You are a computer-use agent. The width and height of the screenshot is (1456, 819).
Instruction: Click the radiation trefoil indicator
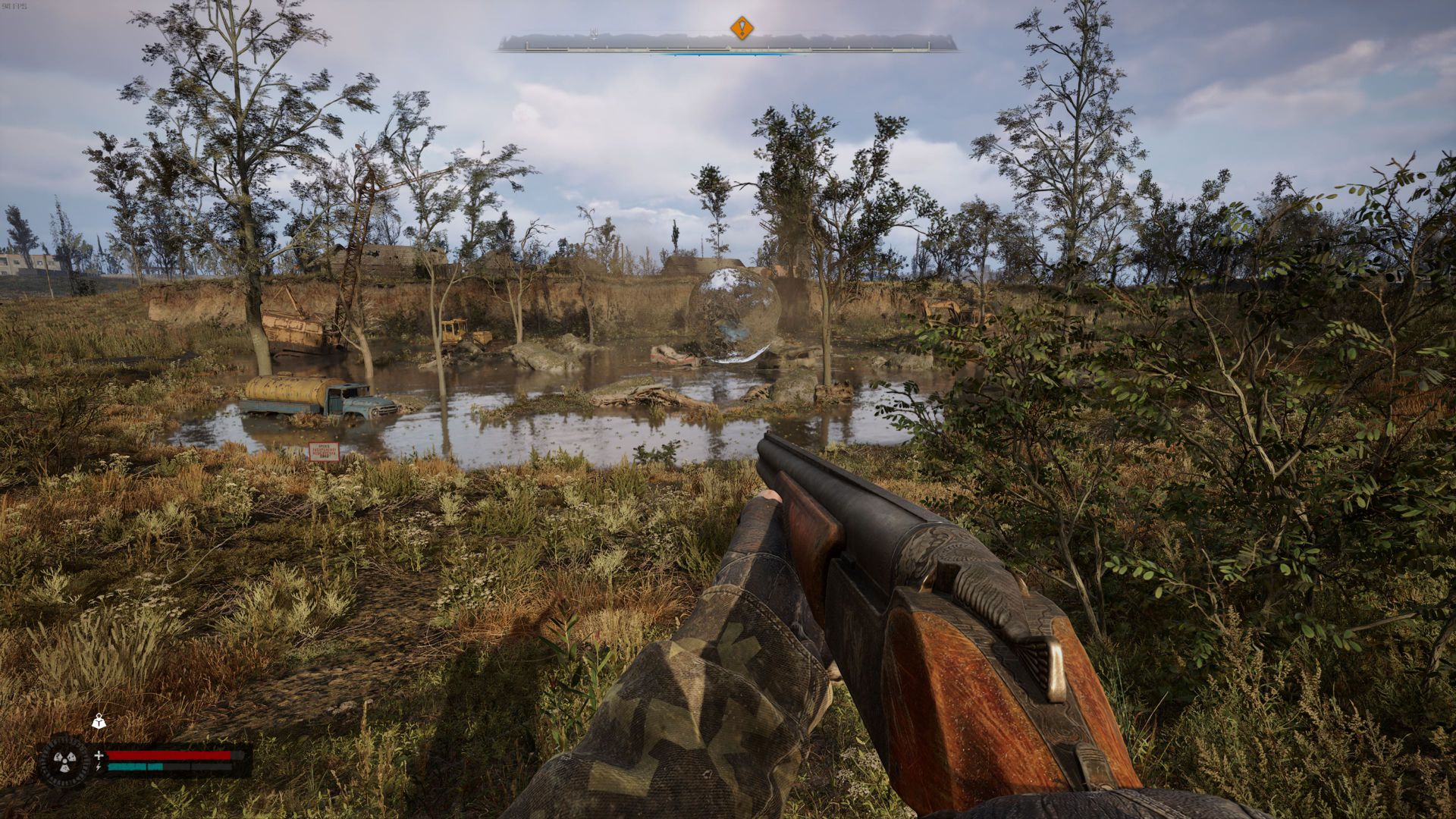click(x=64, y=759)
